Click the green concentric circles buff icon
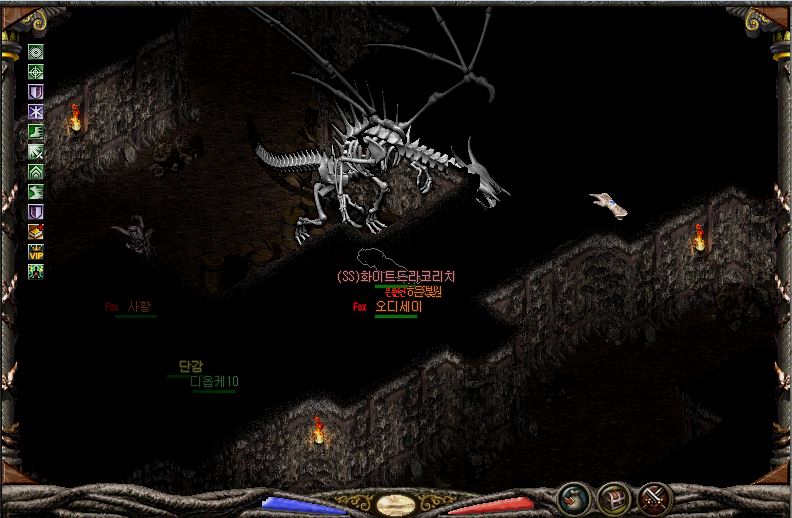This screenshot has width=792, height=518. [x=36, y=51]
